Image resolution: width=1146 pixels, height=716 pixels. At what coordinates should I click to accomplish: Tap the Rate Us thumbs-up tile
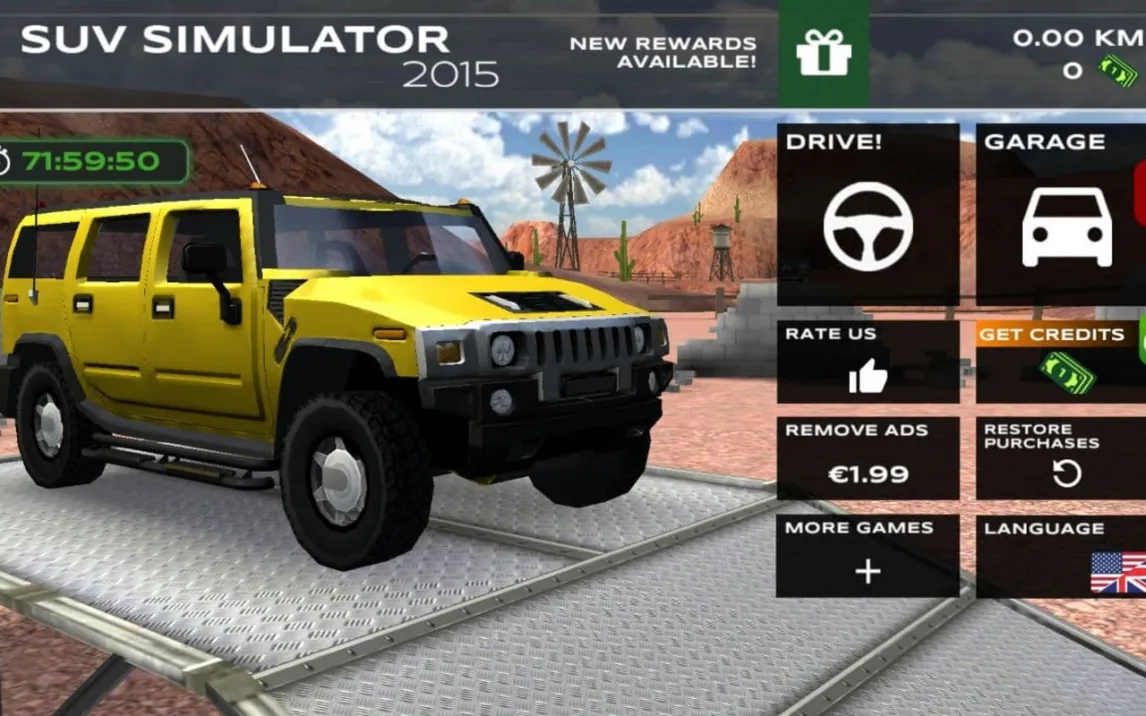867,362
